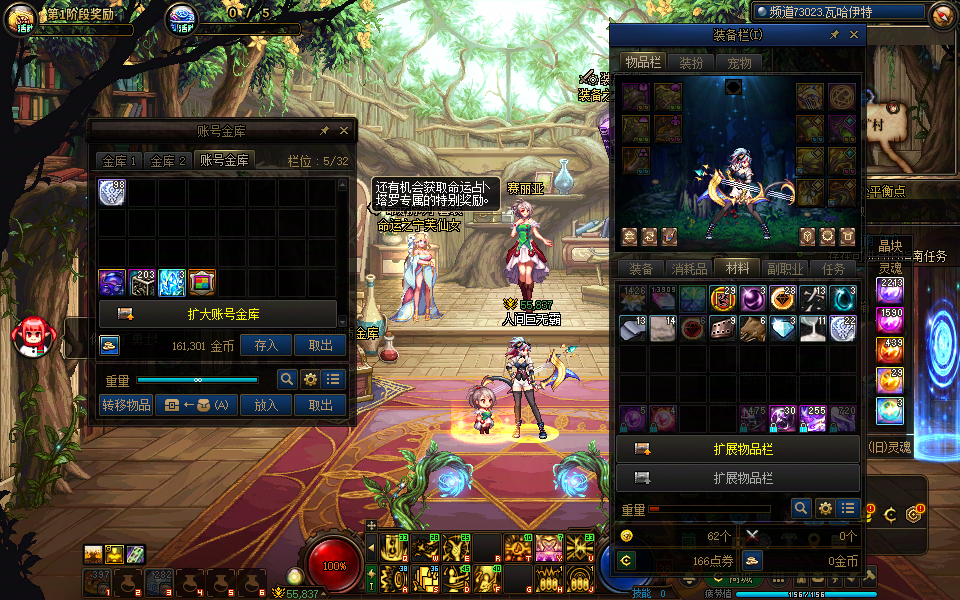This screenshot has height=600, width=960.
Task: Select the blue crystal item in vault
Action: 172,282
